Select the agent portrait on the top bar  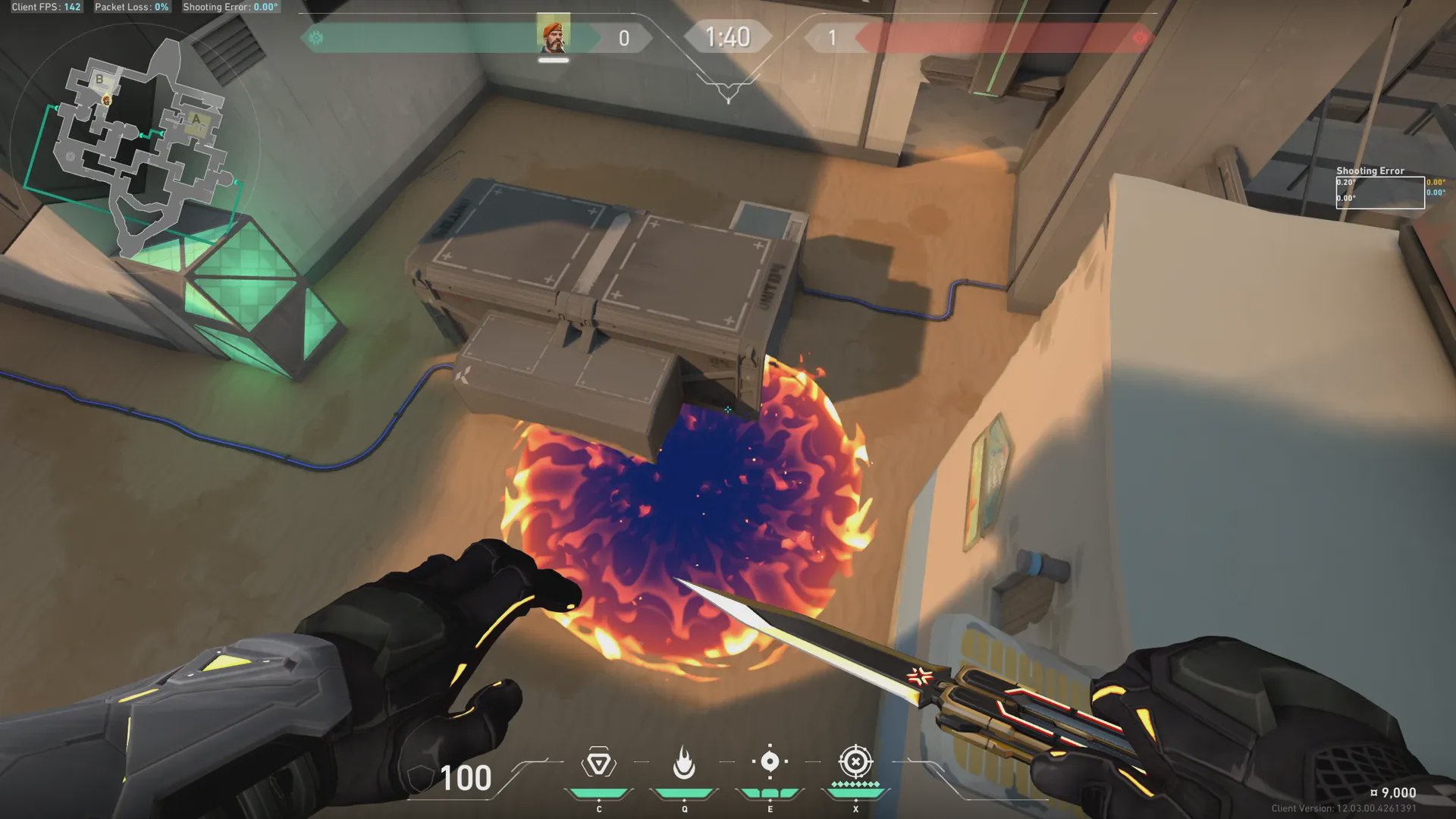tap(553, 37)
